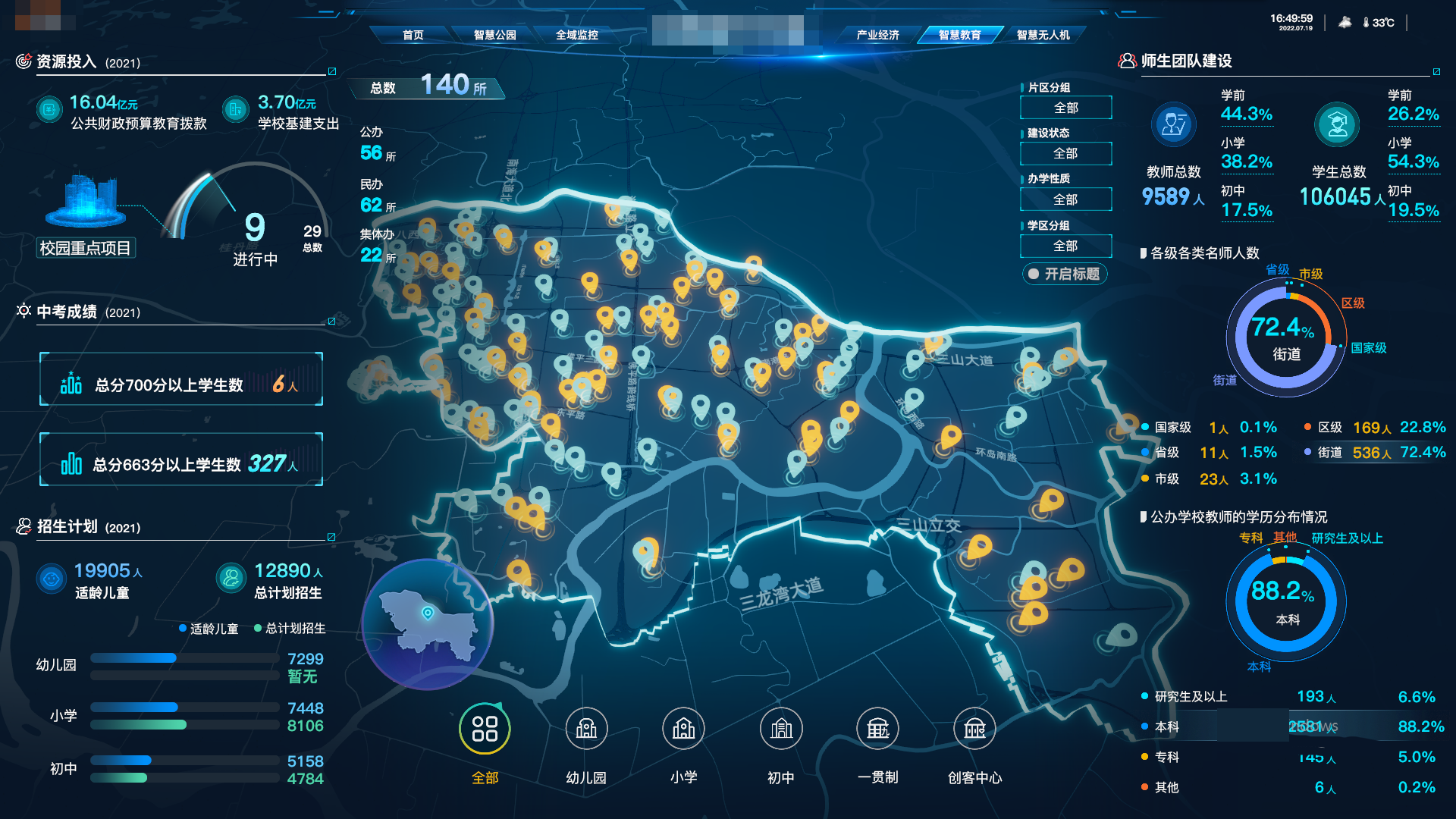Open the 建设状态 dropdown
The width and height of the screenshot is (1456, 819).
pyautogui.click(x=1065, y=153)
